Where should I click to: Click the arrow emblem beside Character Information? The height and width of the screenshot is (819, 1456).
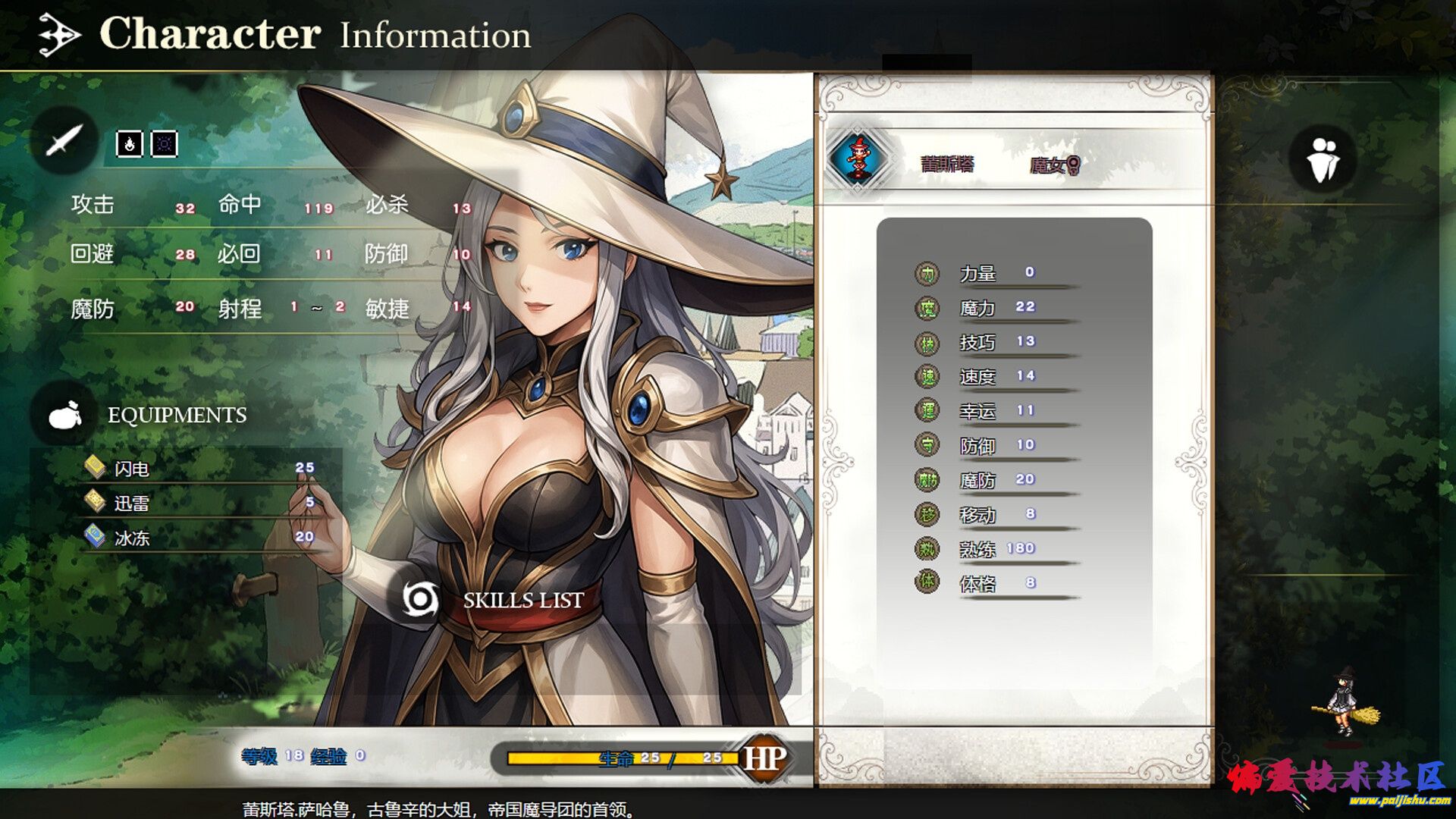[x=59, y=35]
